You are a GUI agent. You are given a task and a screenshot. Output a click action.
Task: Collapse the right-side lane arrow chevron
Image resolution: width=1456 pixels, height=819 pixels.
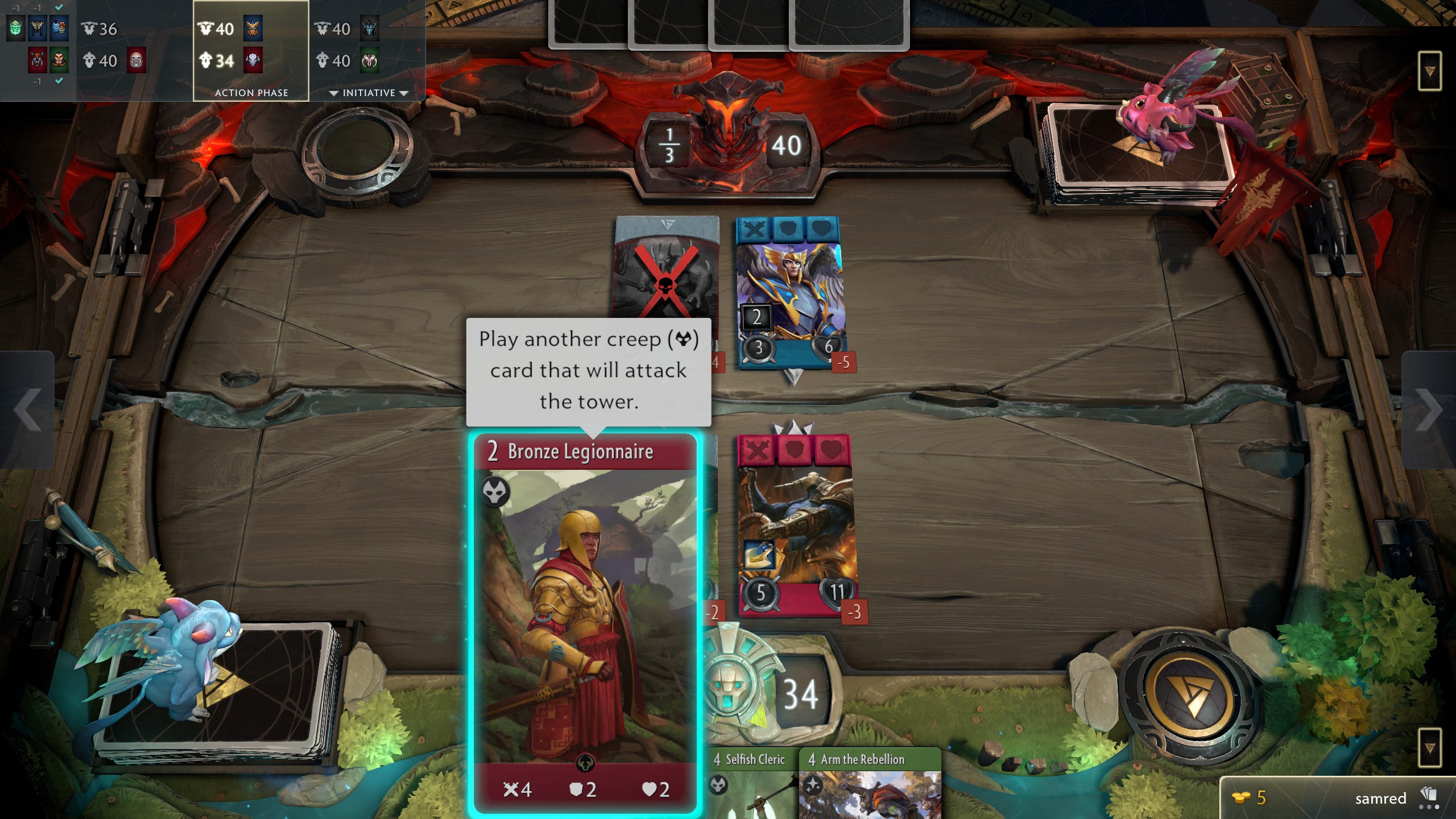click(1428, 411)
